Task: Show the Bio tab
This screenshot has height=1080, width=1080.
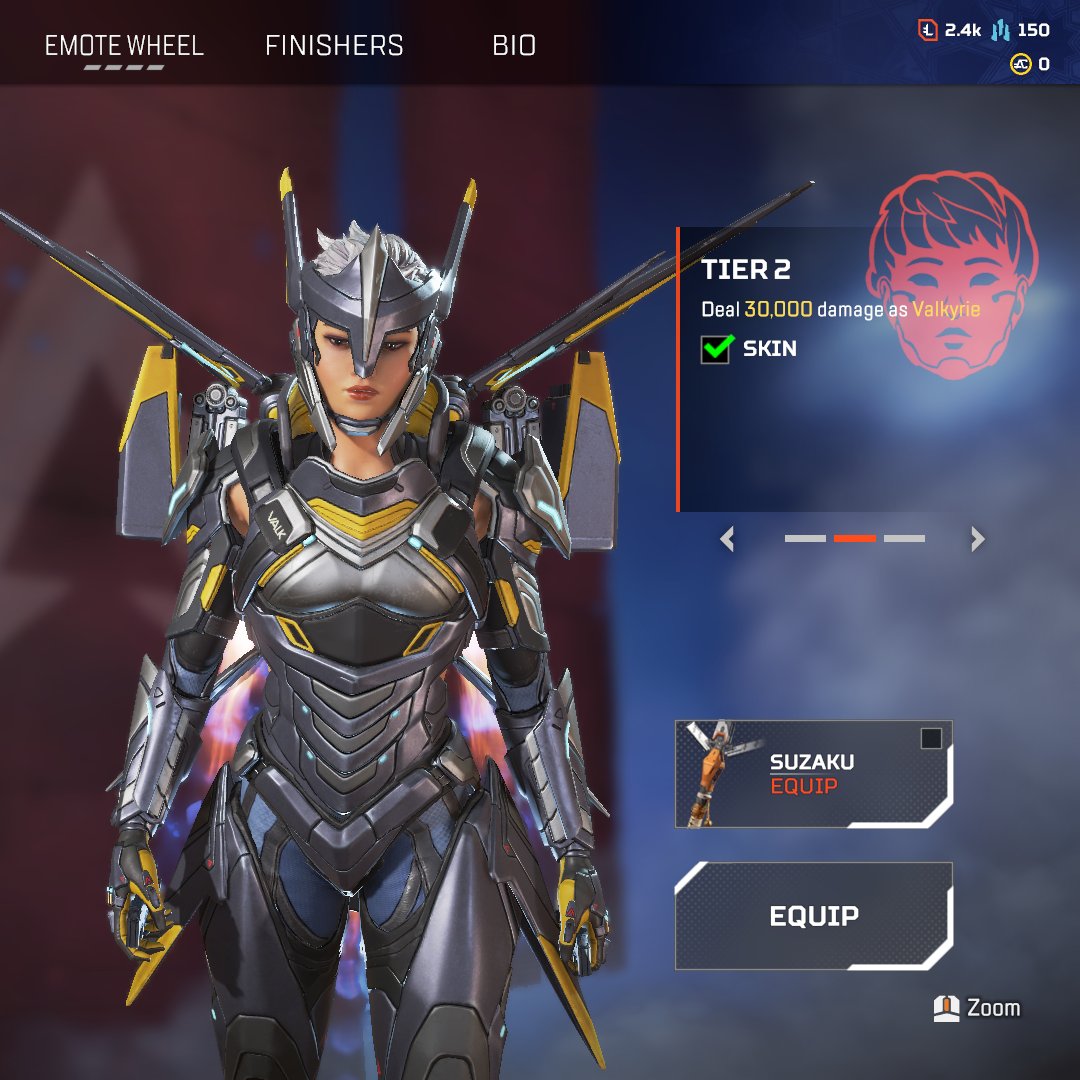Action: pos(514,46)
